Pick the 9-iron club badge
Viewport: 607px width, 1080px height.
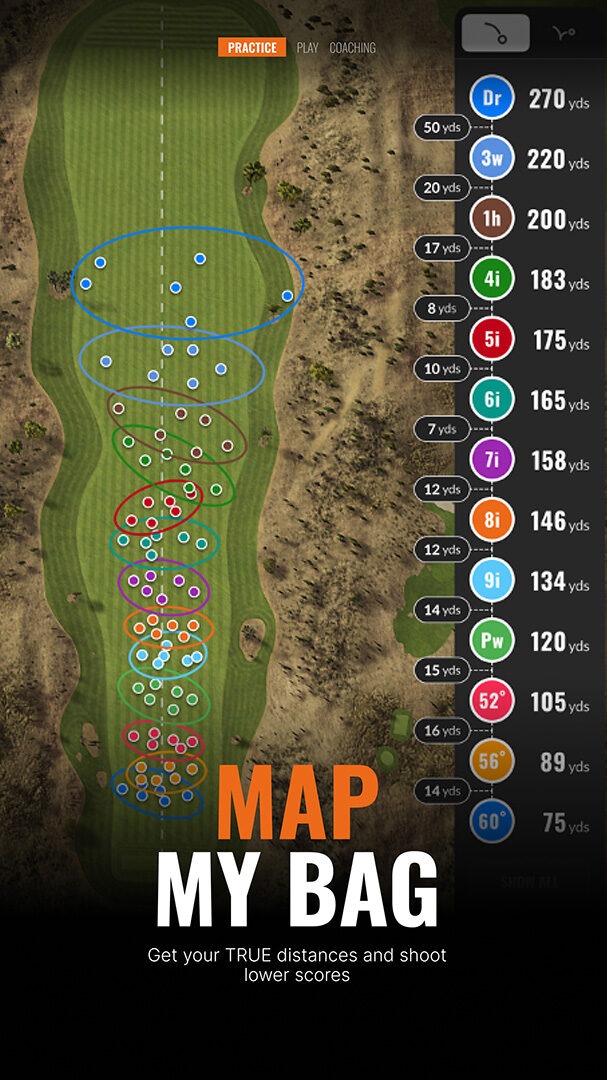pyautogui.click(x=492, y=581)
